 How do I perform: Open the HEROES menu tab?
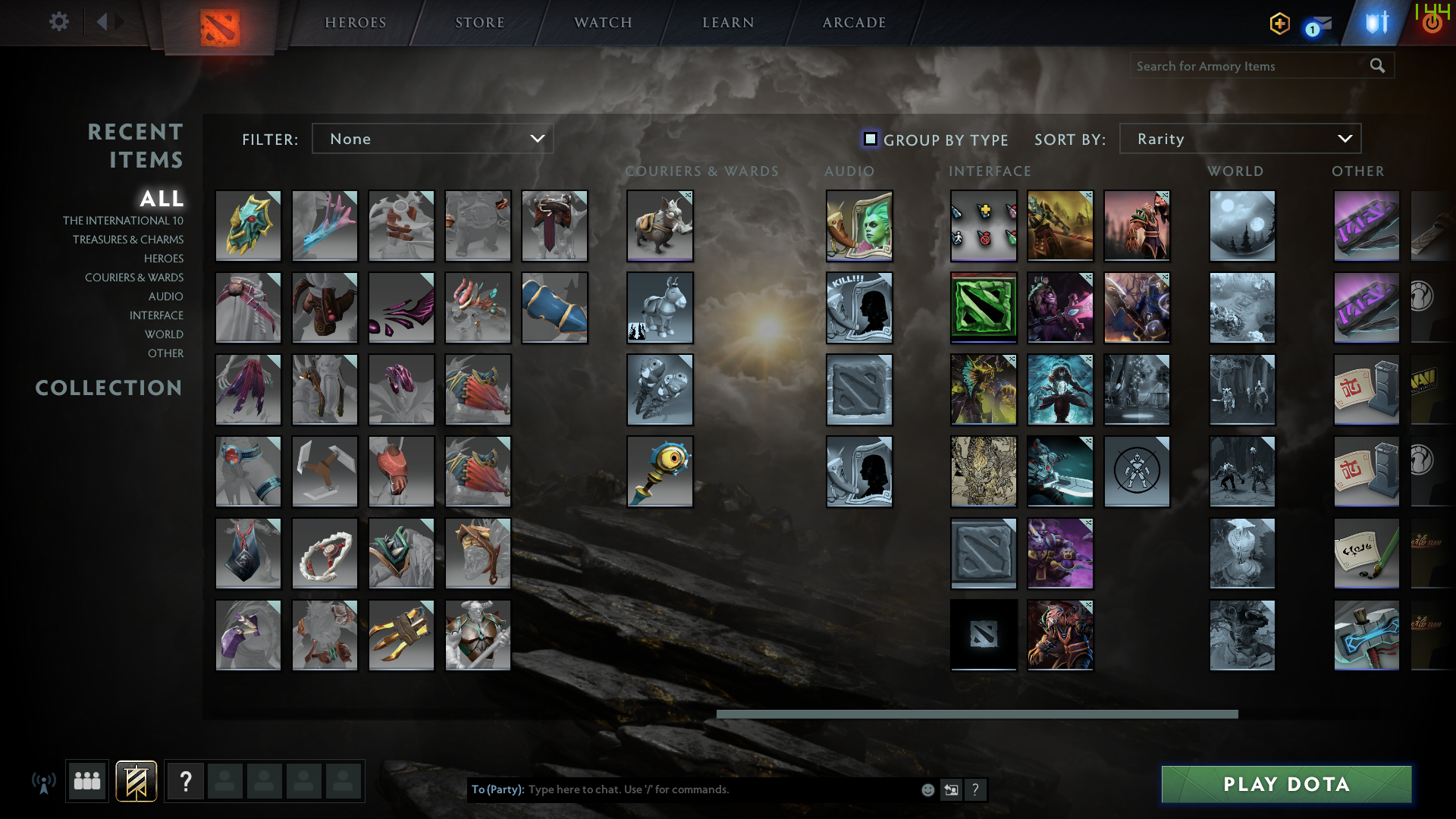click(x=354, y=22)
